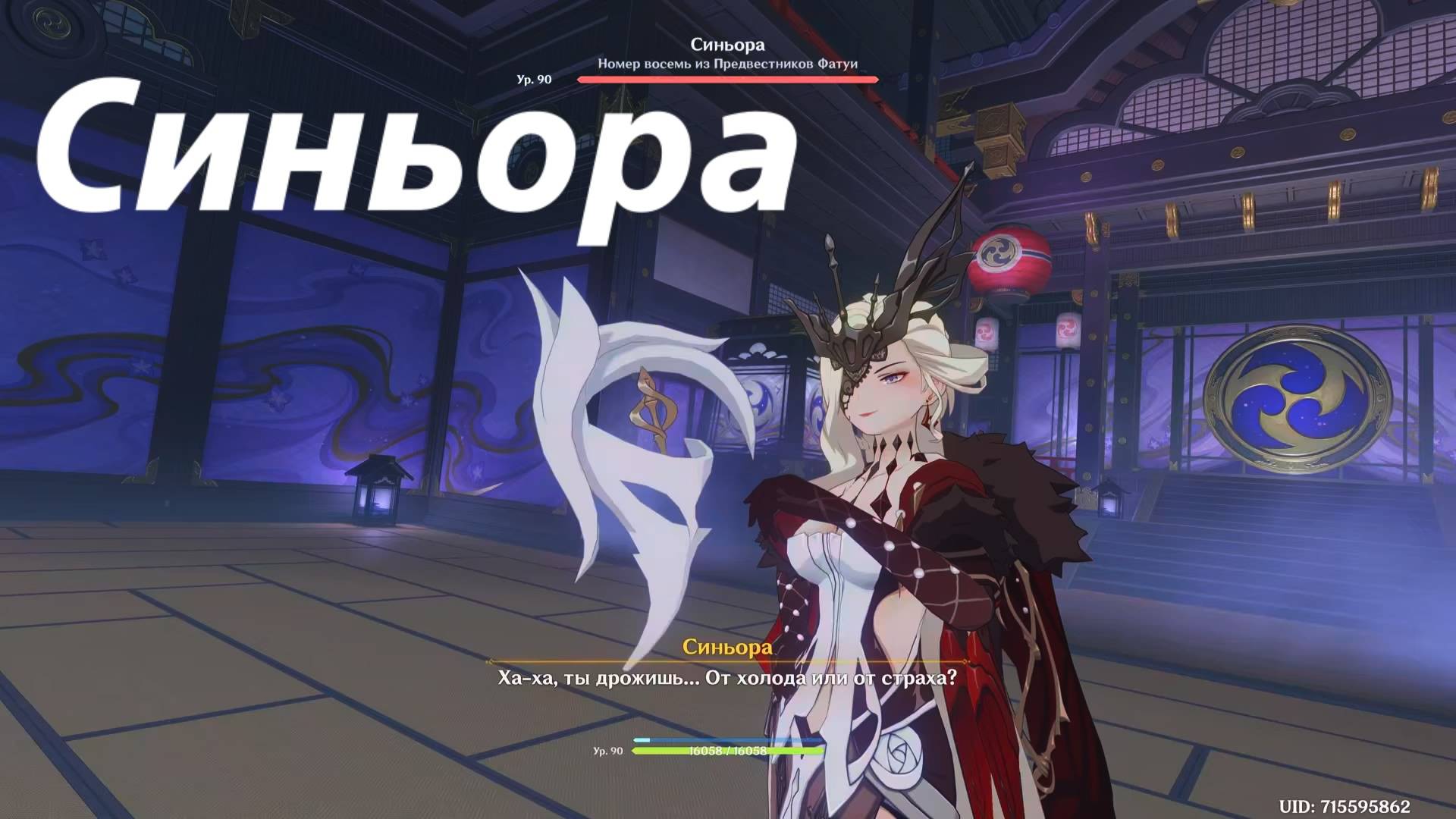Click the red boss health bar
This screenshot has height=819, width=1456.
tap(728, 78)
